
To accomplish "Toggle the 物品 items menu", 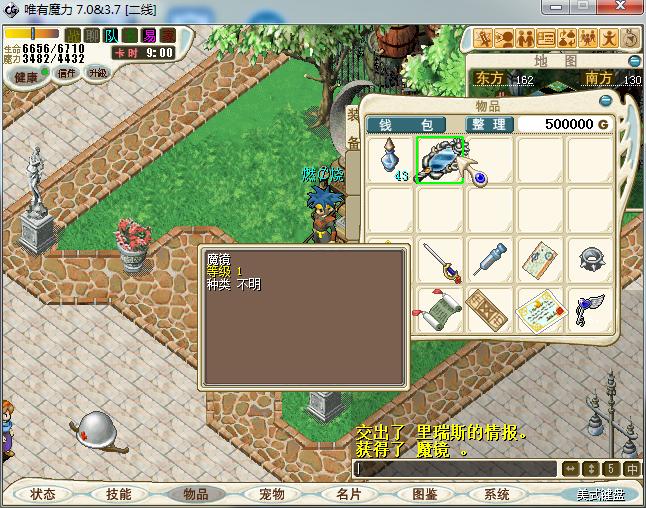I will 194,494.
